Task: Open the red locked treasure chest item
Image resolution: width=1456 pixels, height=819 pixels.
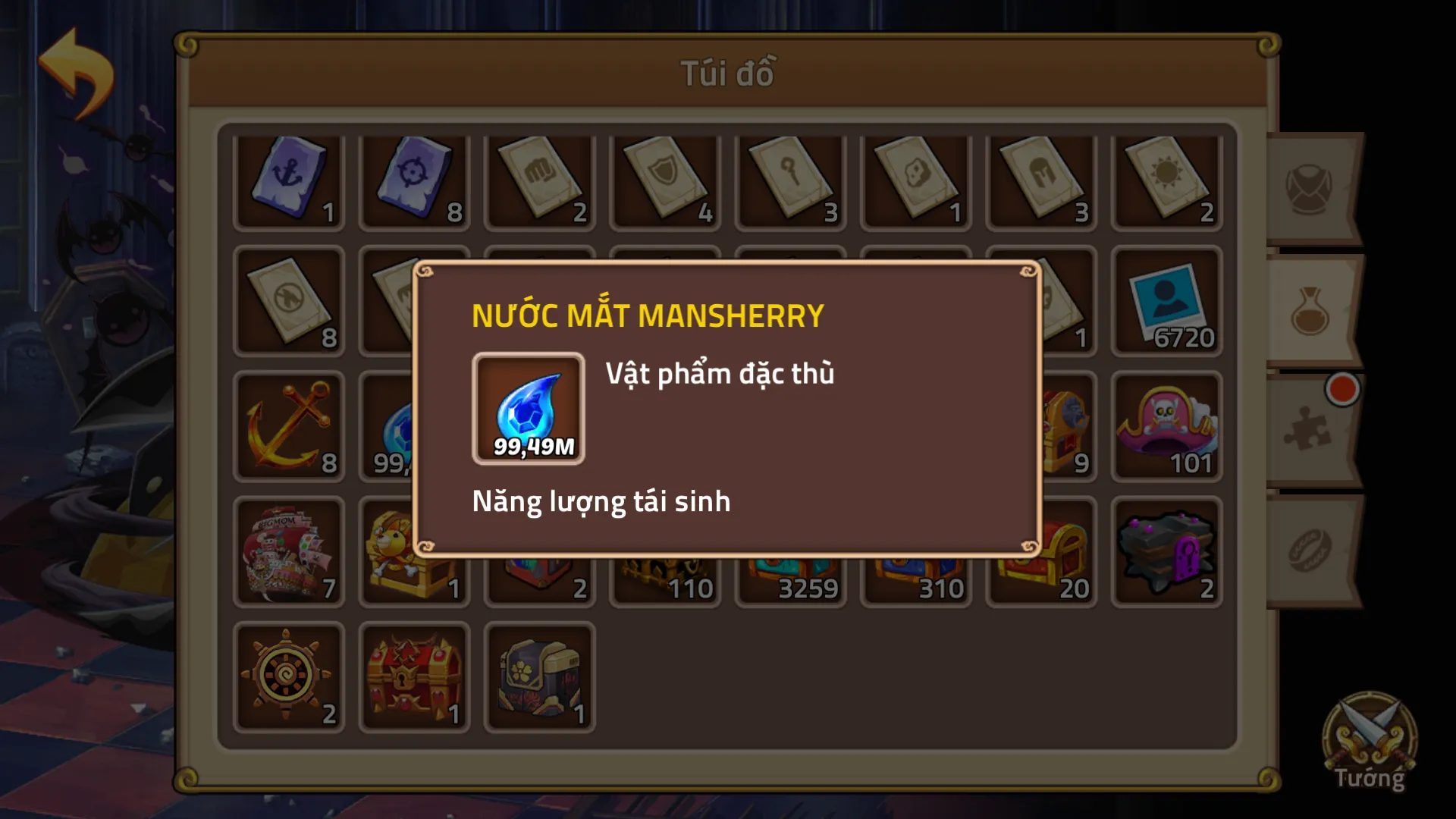Action: 414,677
